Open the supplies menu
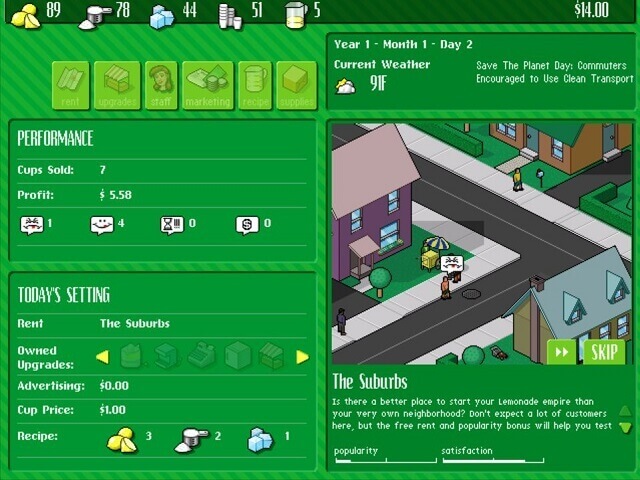The height and width of the screenshot is (480, 640). [x=297, y=85]
